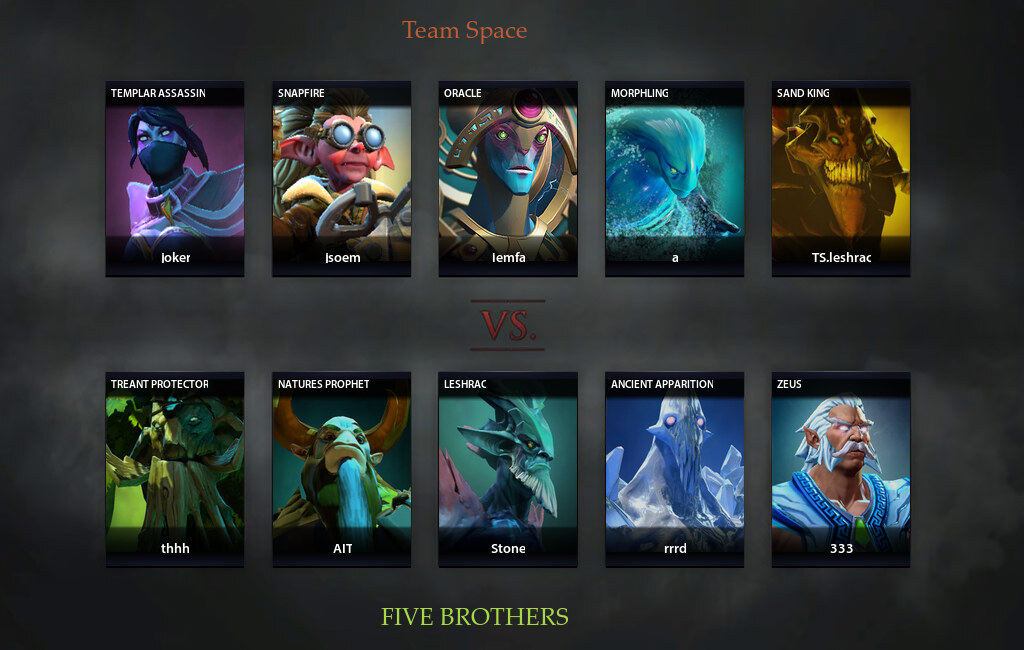Choose the Snapfire hero card
This screenshot has height=650, width=1024.
pos(341,178)
